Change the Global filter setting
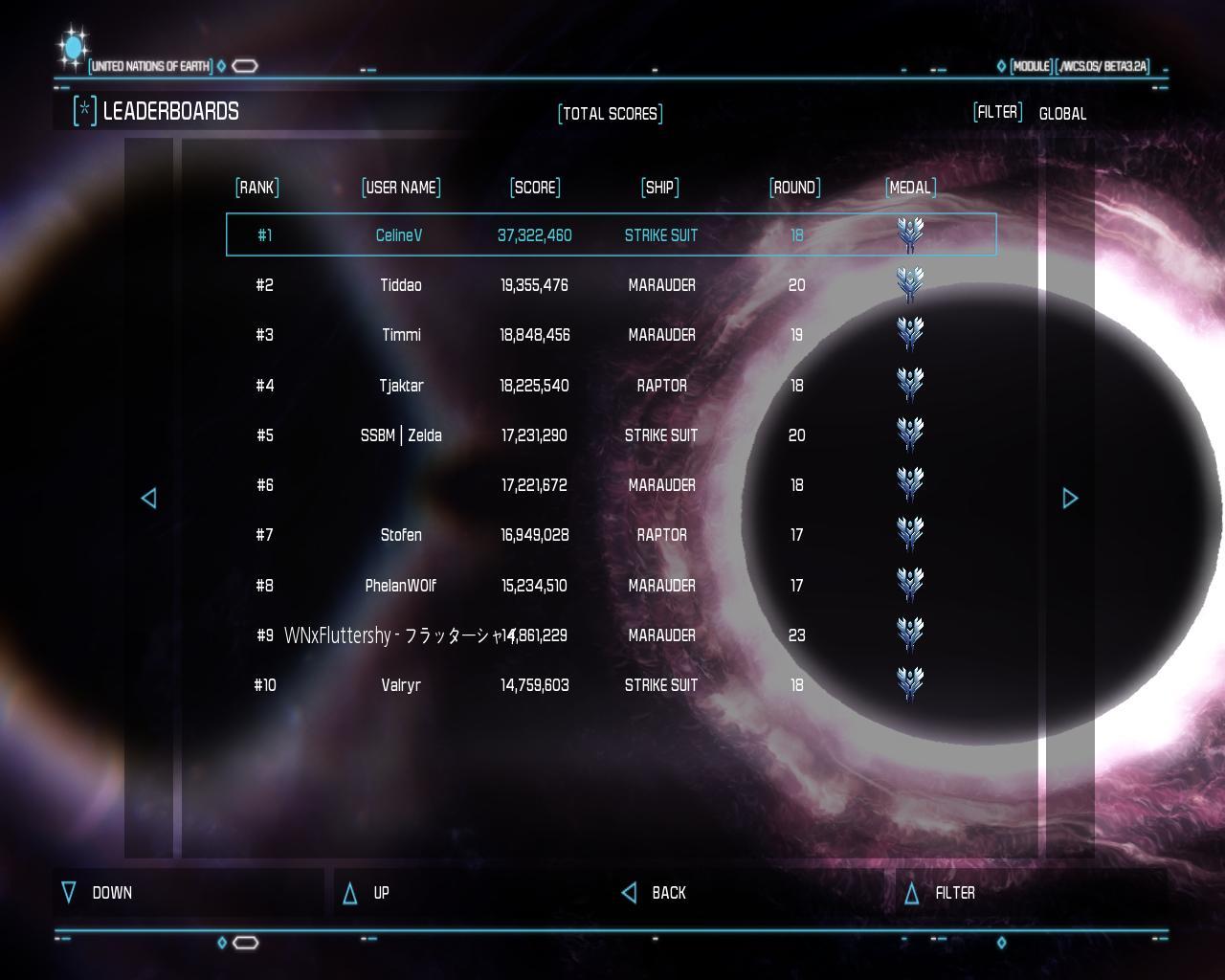Screen dimensions: 1225x980 click(x=1062, y=114)
